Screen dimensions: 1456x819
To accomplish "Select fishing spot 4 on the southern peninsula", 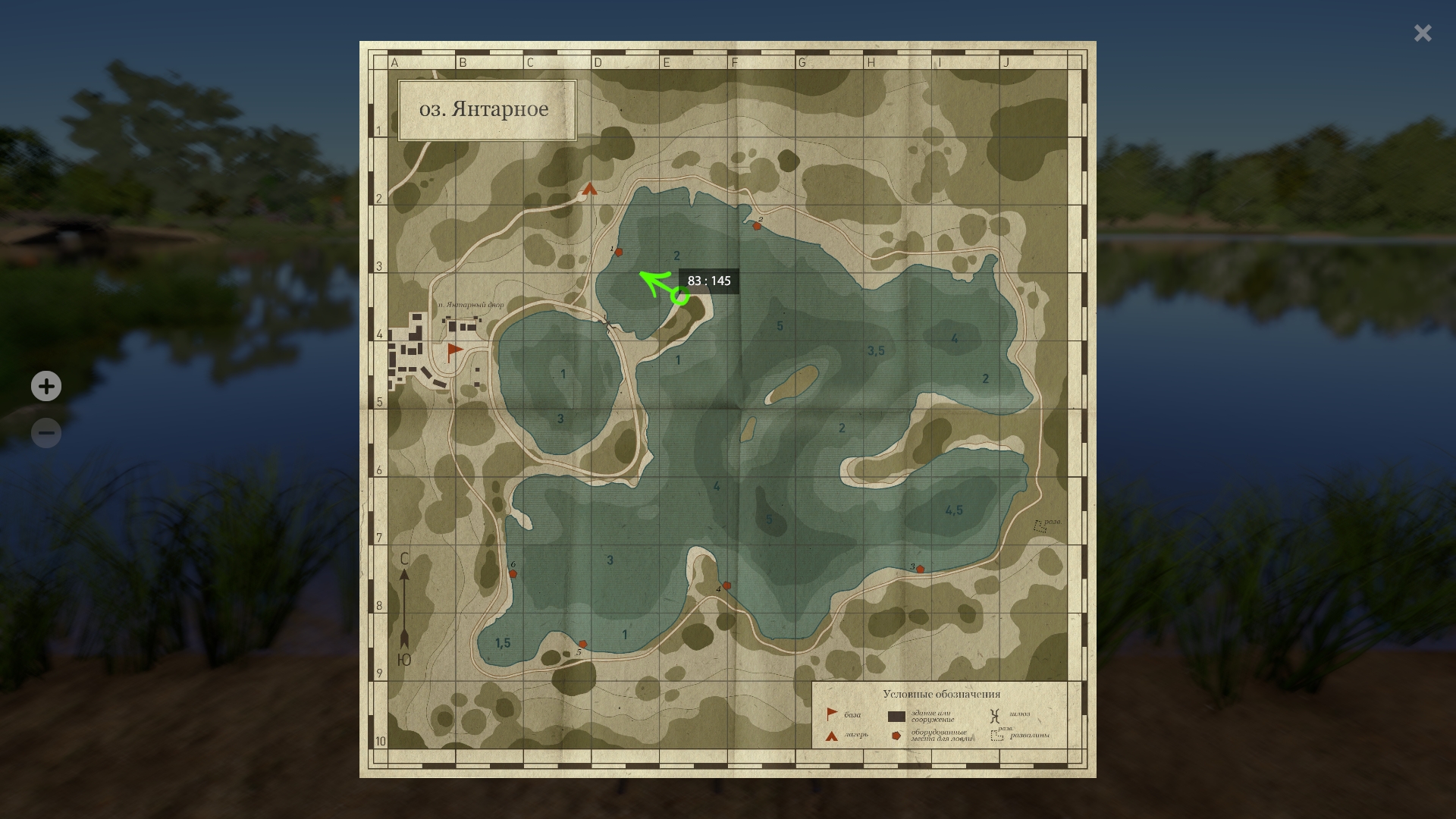I will pyautogui.click(x=726, y=585).
